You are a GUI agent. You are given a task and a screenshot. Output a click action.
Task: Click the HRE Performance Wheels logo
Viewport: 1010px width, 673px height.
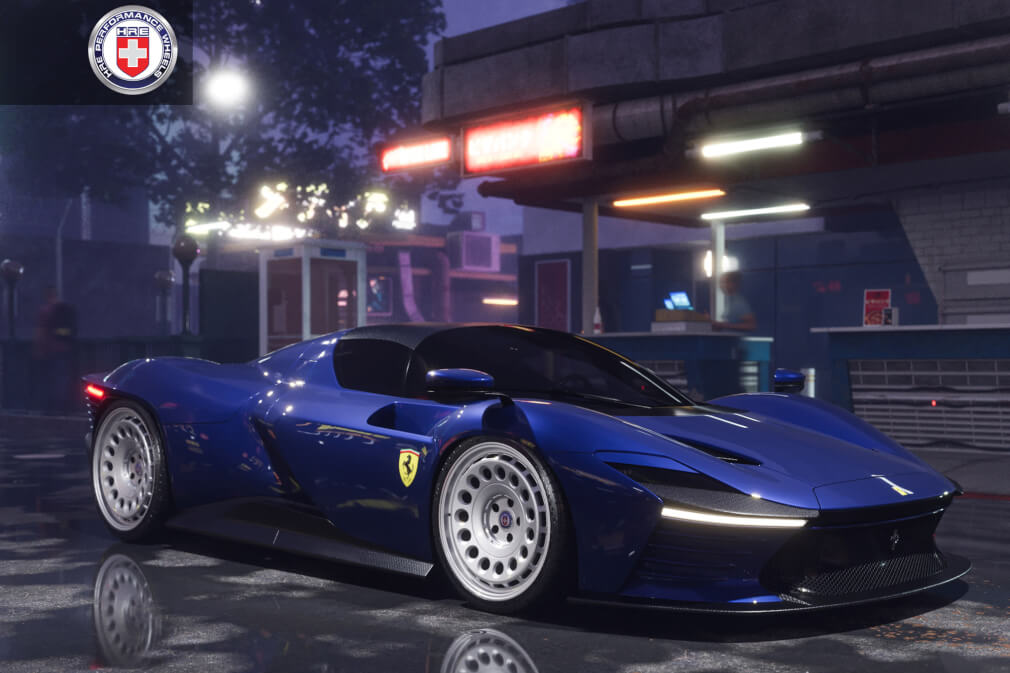pyautogui.click(x=132, y=50)
